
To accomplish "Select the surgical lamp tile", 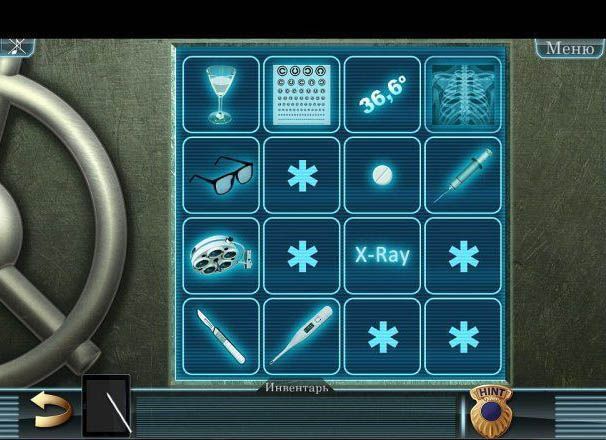I will [x=220, y=256].
